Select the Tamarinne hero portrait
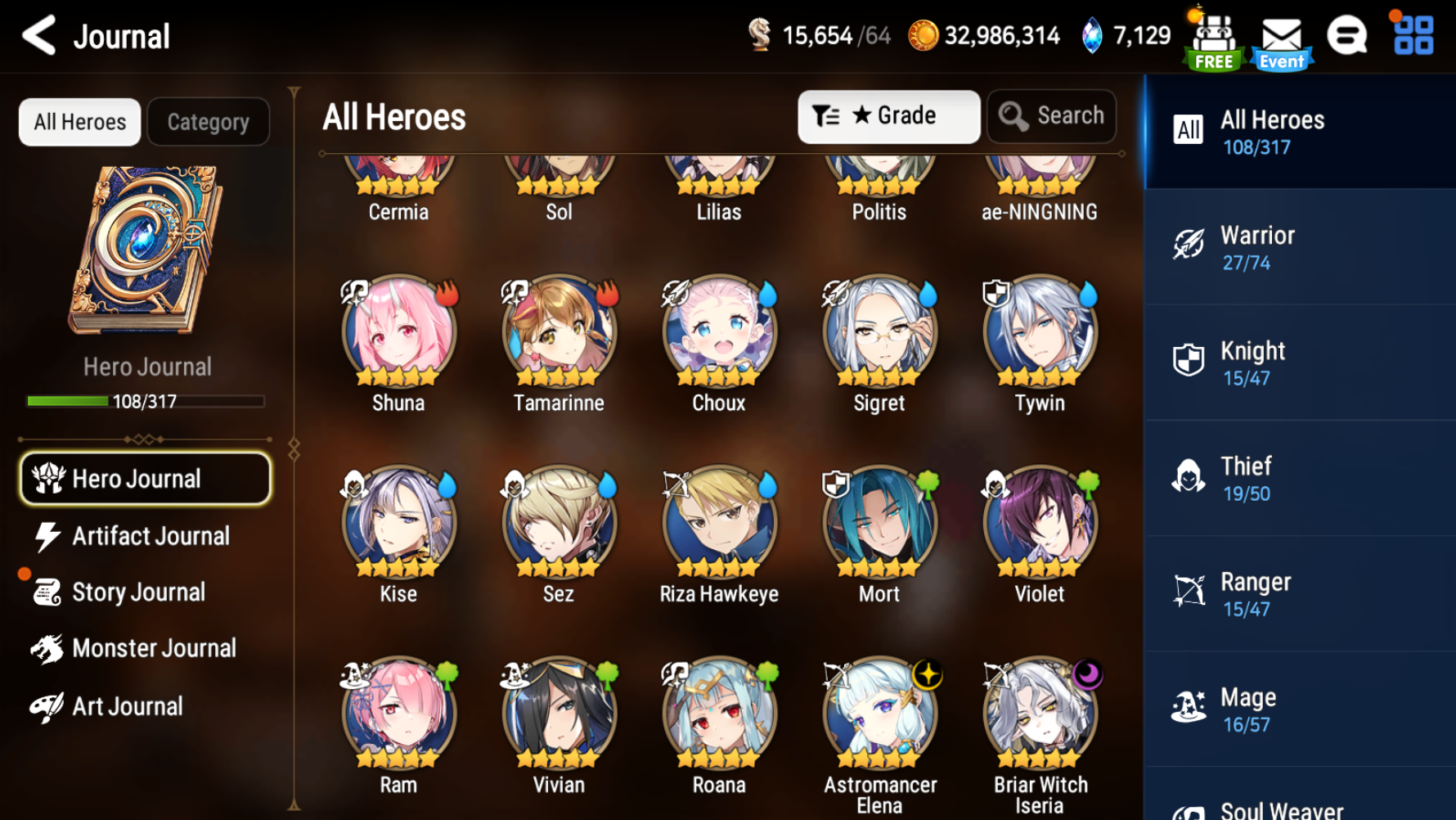 tap(558, 336)
